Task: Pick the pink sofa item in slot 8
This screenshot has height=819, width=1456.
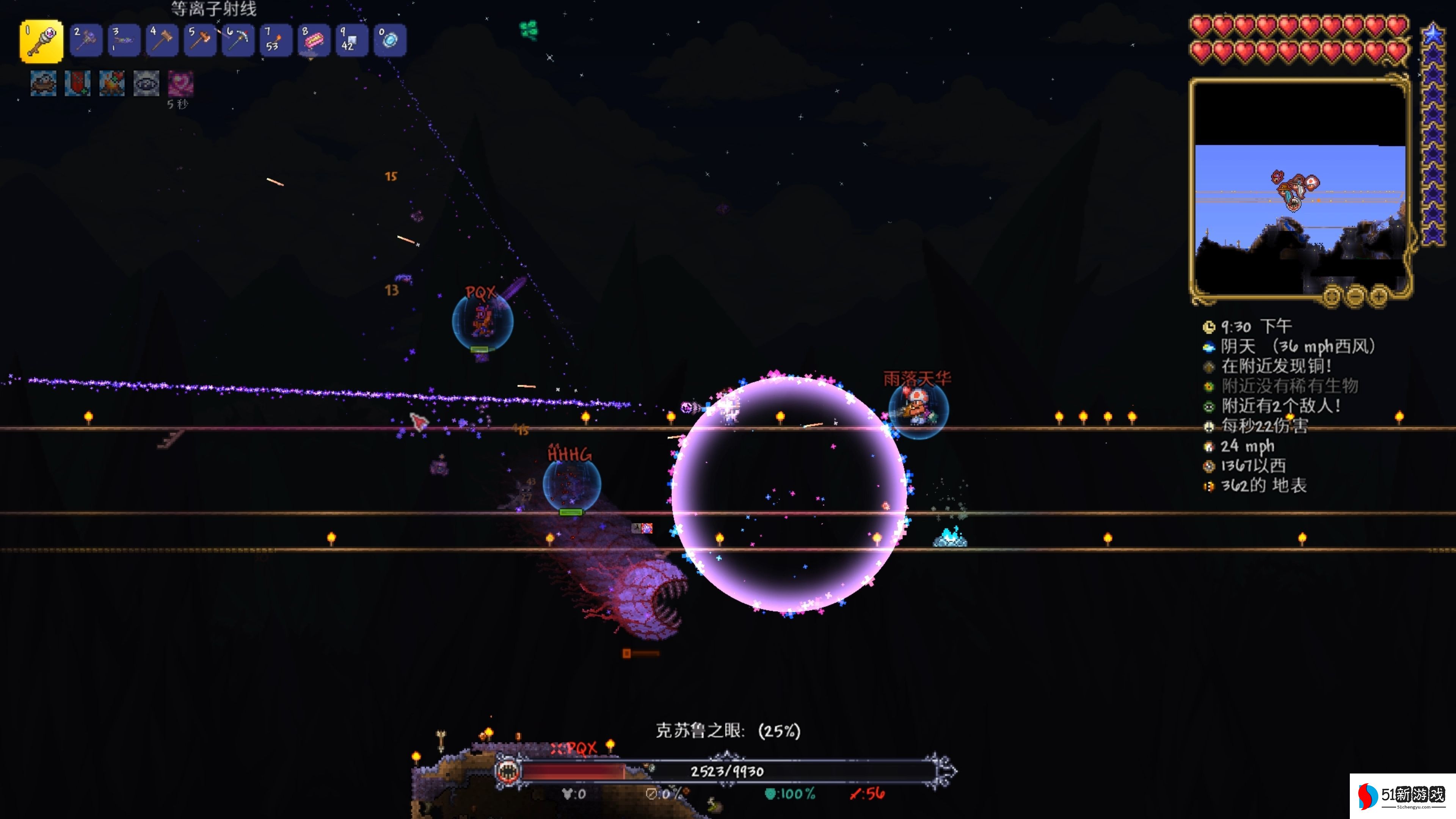Action: 314,41
